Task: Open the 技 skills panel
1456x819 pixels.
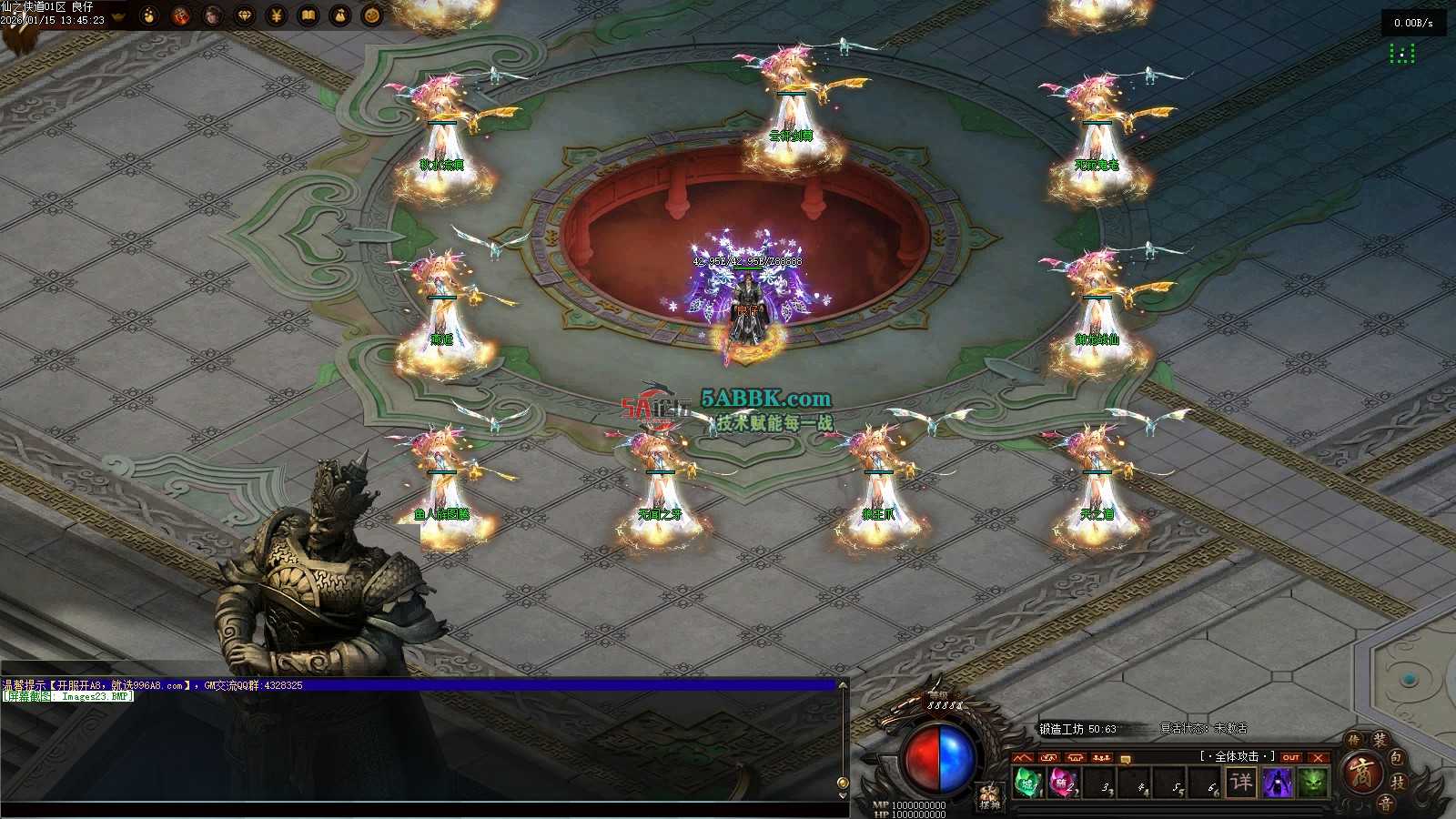Action: (x=1399, y=783)
